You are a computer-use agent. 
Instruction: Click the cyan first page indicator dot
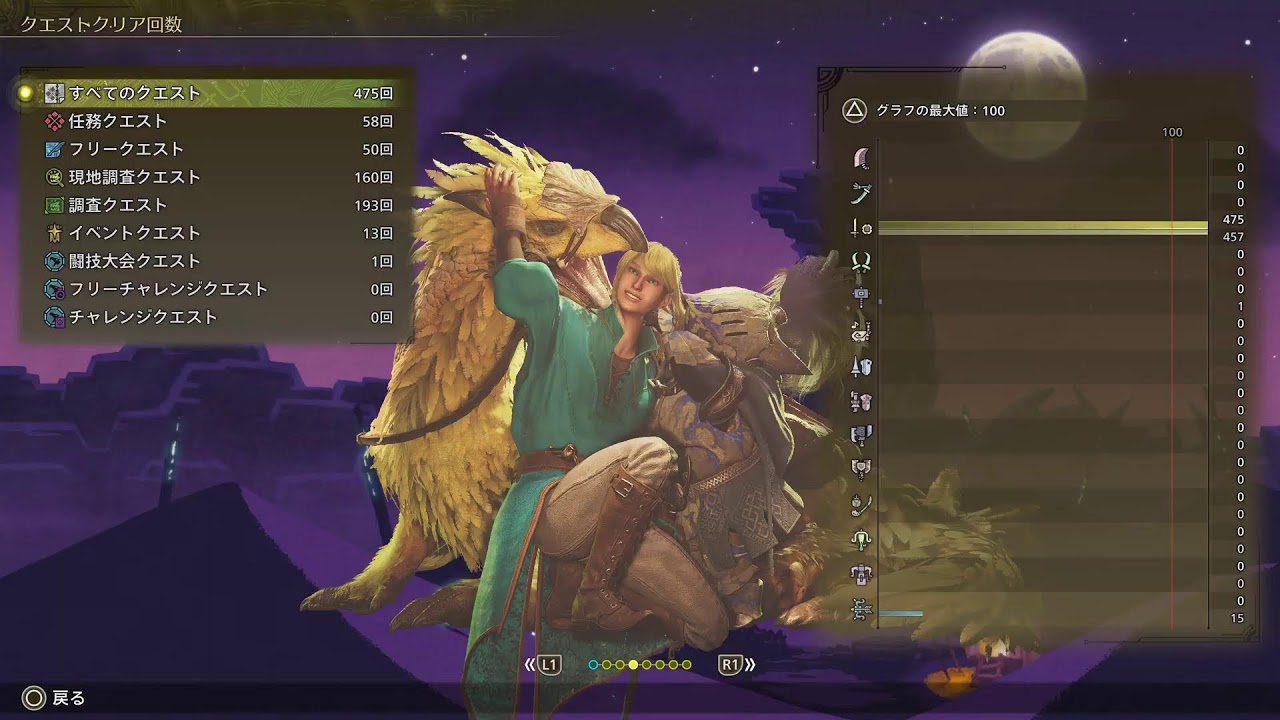point(593,664)
